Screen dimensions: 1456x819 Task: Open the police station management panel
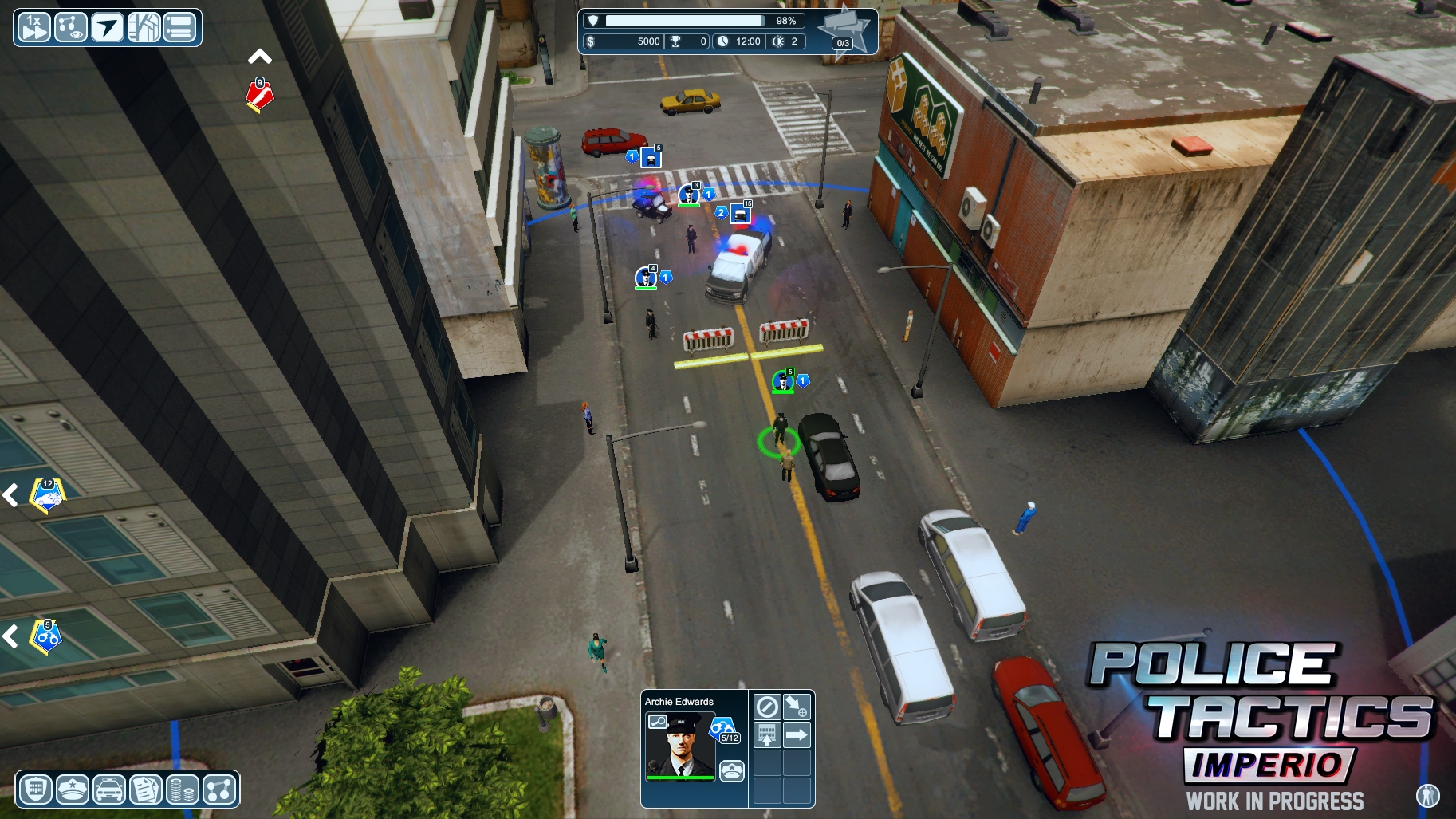coord(35,789)
